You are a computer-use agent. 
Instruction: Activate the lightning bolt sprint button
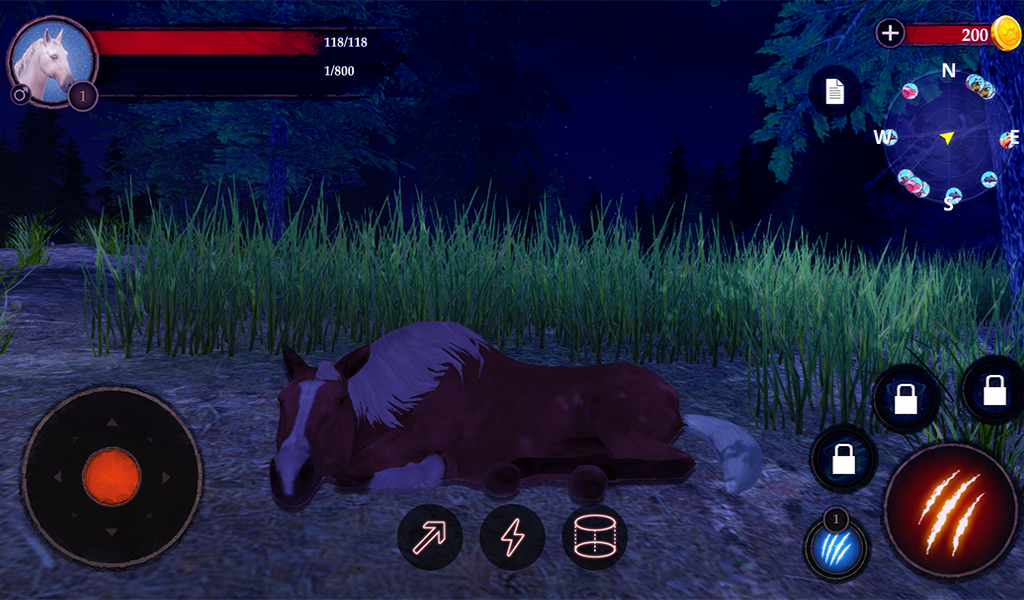pyautogui.click(x=512, y=537)
